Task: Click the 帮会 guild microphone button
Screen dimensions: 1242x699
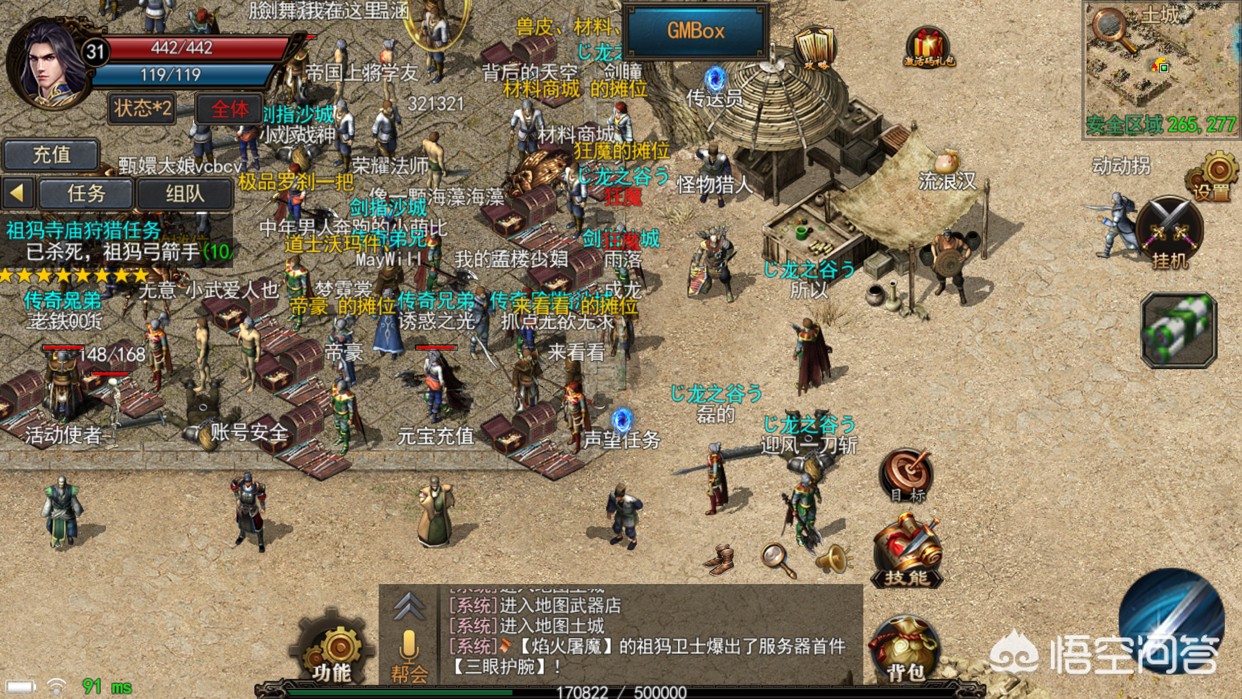Action: click(408, 654)
